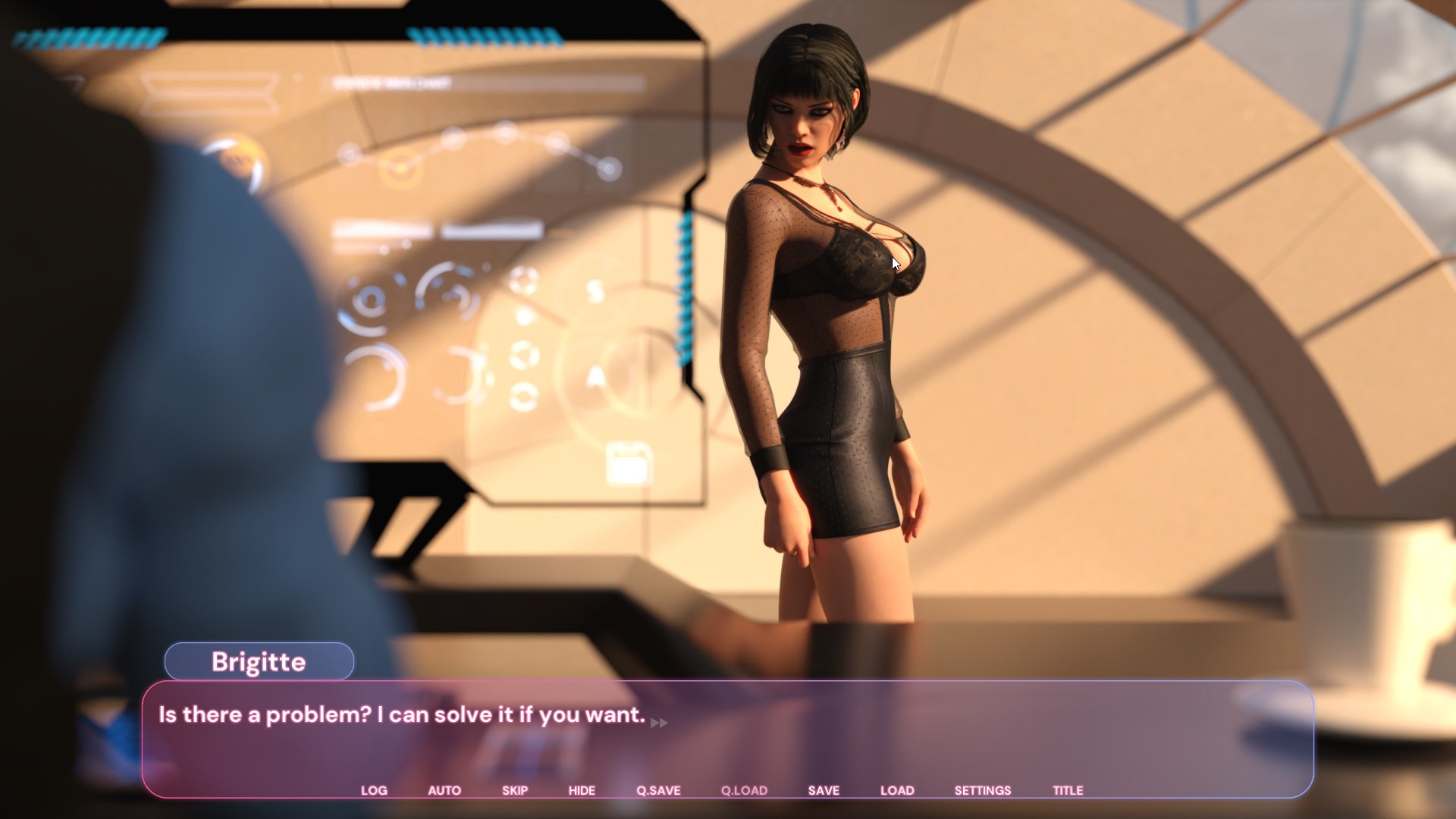1456x819 pixels.
Task: Return to the TITLE screen
Action: tap(1068, 790)
